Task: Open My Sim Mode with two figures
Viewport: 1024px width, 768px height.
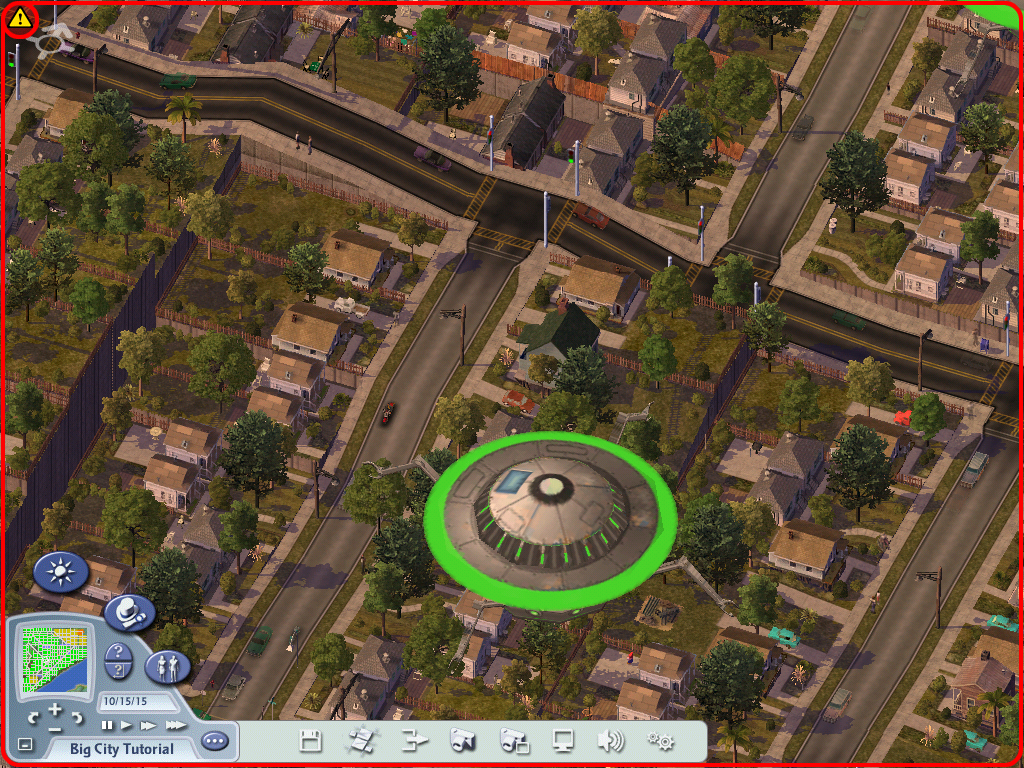Action: click(167, 667)
